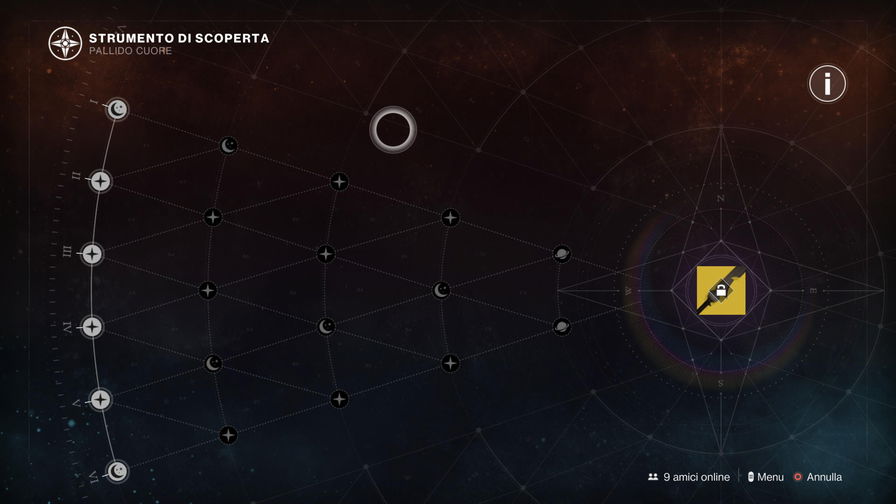The image size is (896, 504).
Task: Pick the star node marked IV
Action: 92,326
